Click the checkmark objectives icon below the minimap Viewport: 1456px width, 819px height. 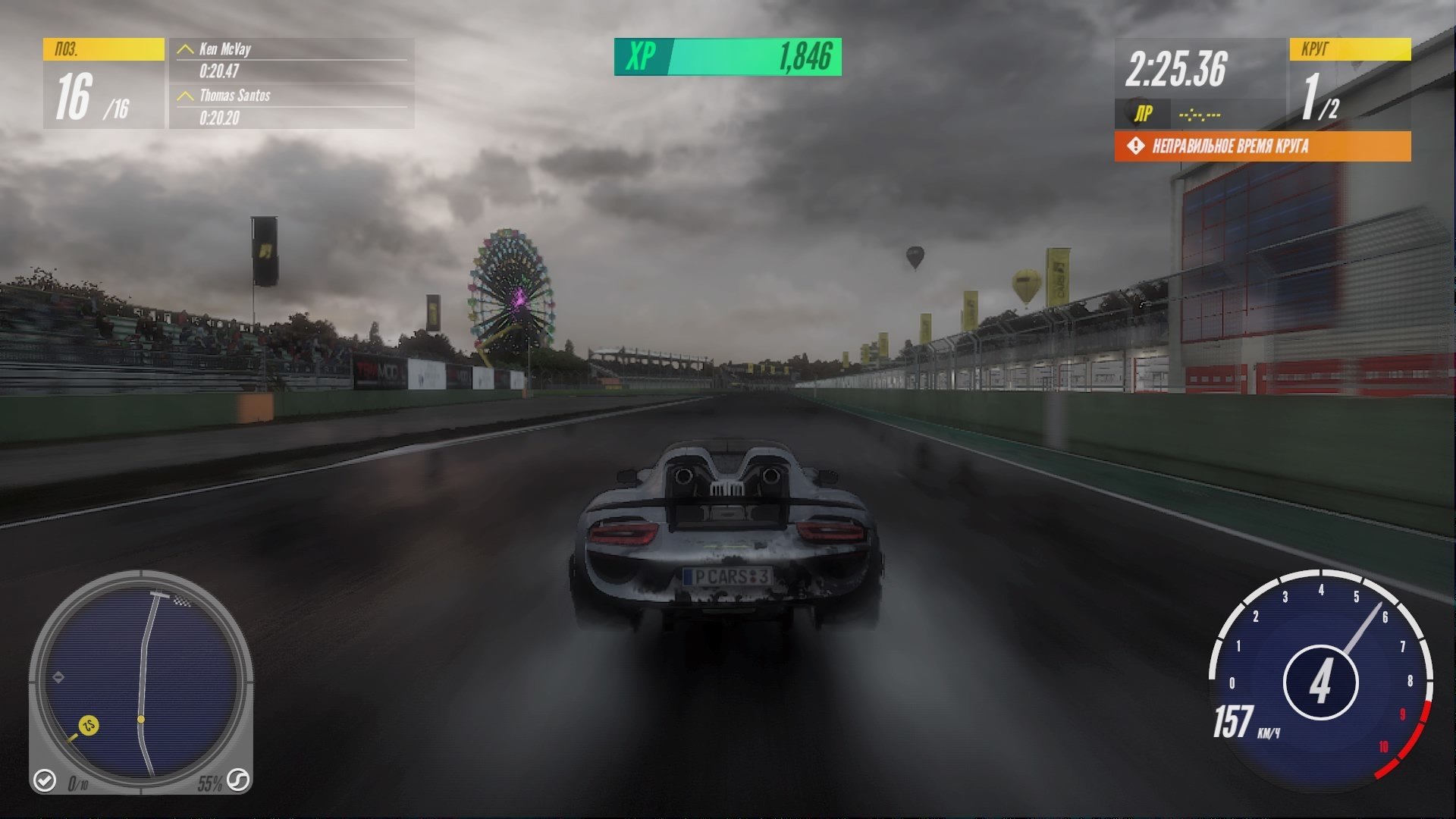pyautogui.click(x=45, y=780)
